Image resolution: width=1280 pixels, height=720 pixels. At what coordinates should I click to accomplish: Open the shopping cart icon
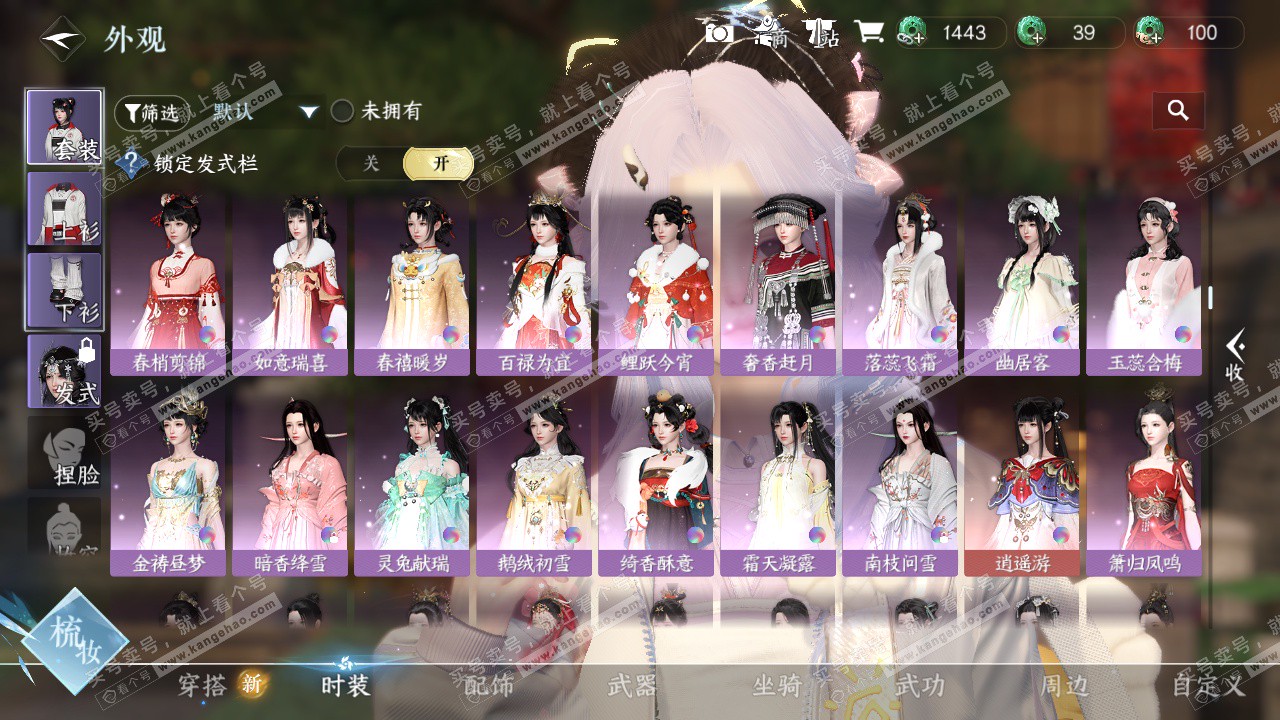868,33
